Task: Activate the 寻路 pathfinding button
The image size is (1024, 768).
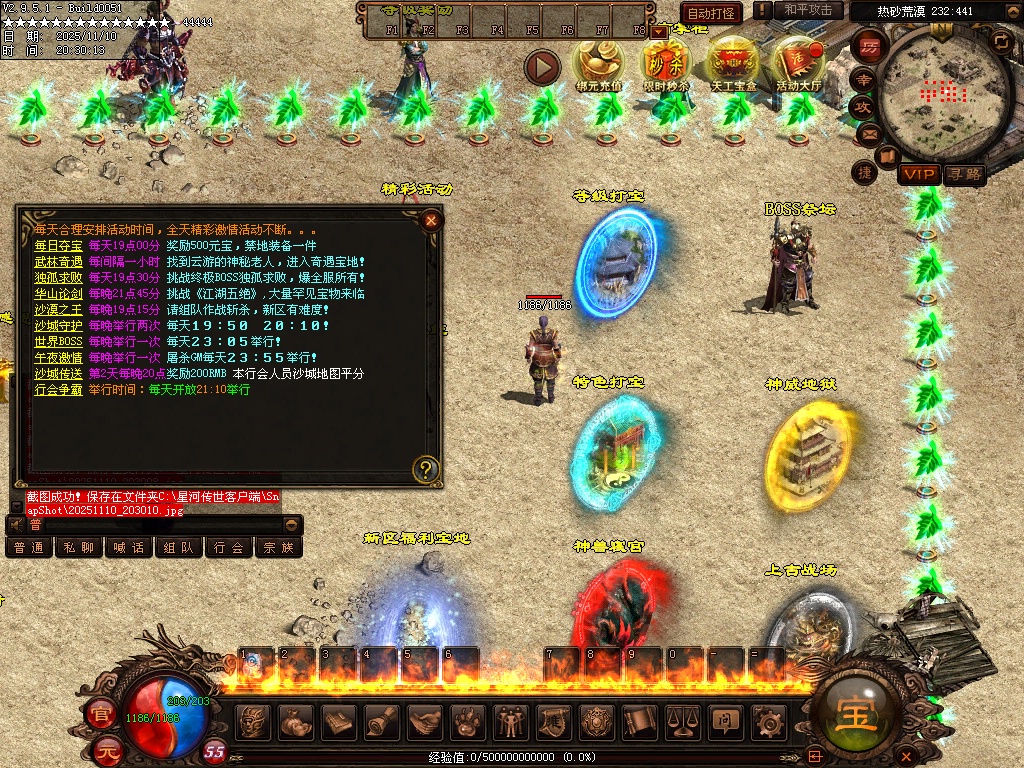Action: 963,174
